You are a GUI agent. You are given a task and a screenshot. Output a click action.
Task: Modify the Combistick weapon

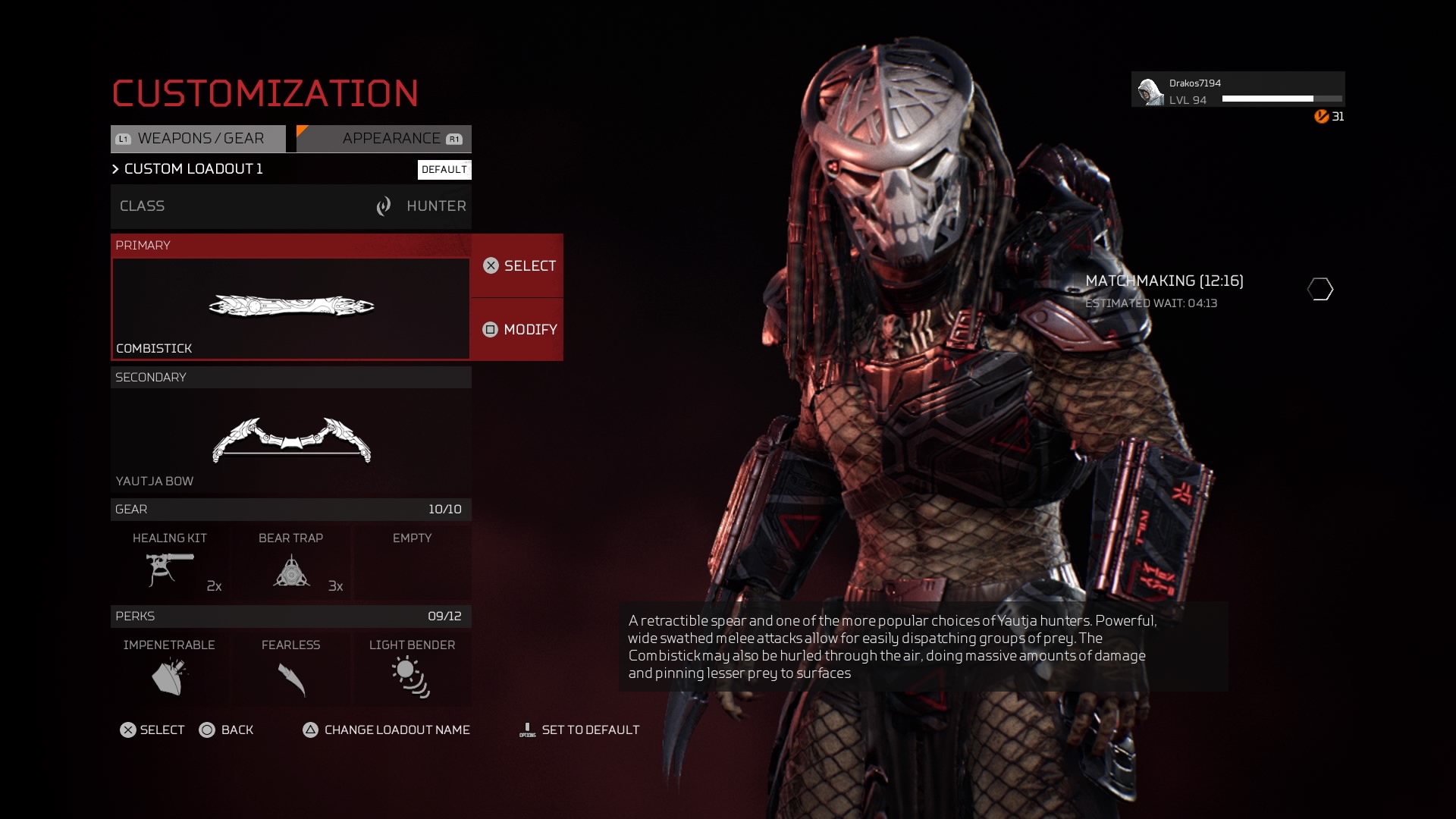(519, 330)
